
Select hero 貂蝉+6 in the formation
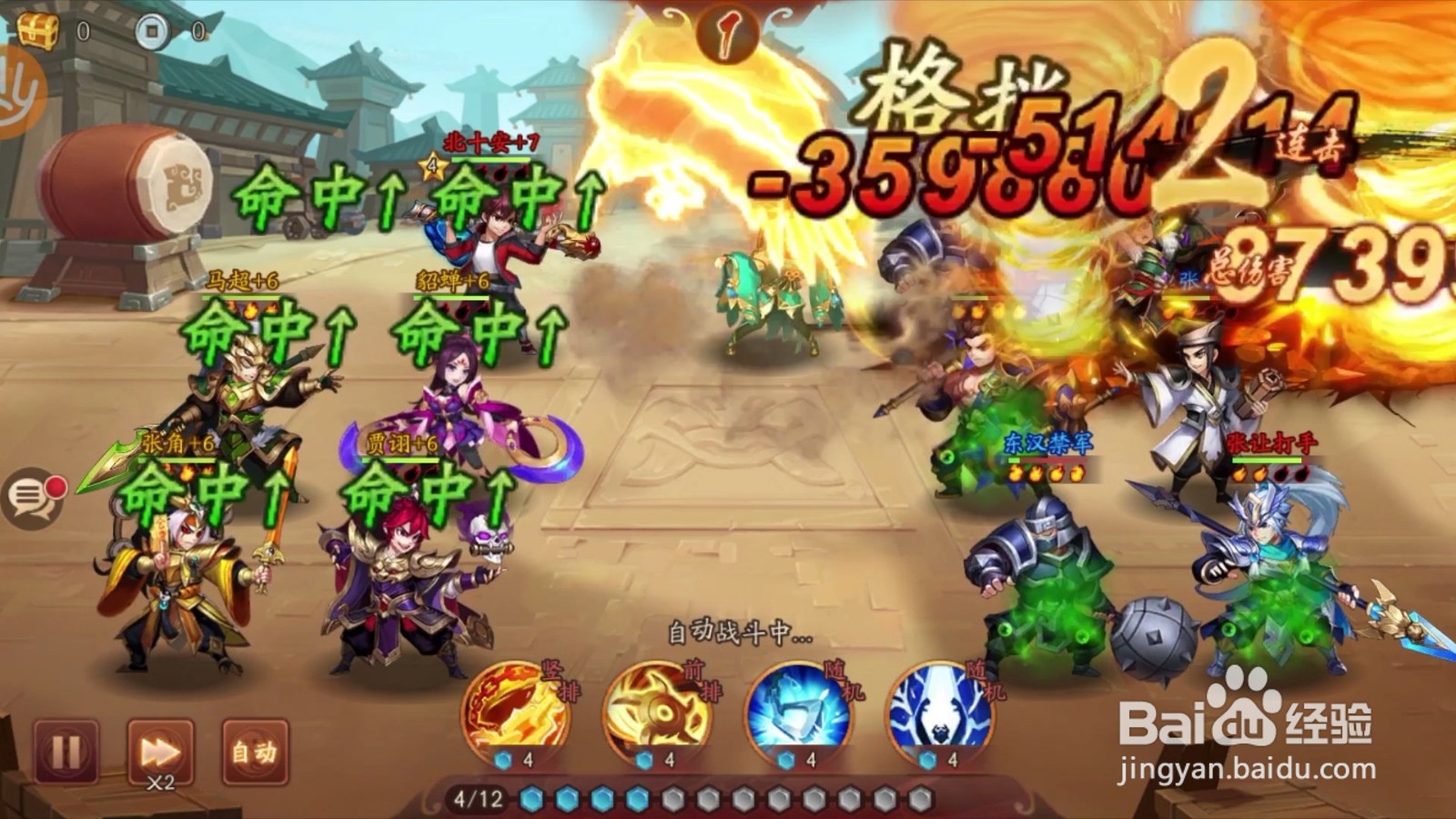[x=455, y=409]
